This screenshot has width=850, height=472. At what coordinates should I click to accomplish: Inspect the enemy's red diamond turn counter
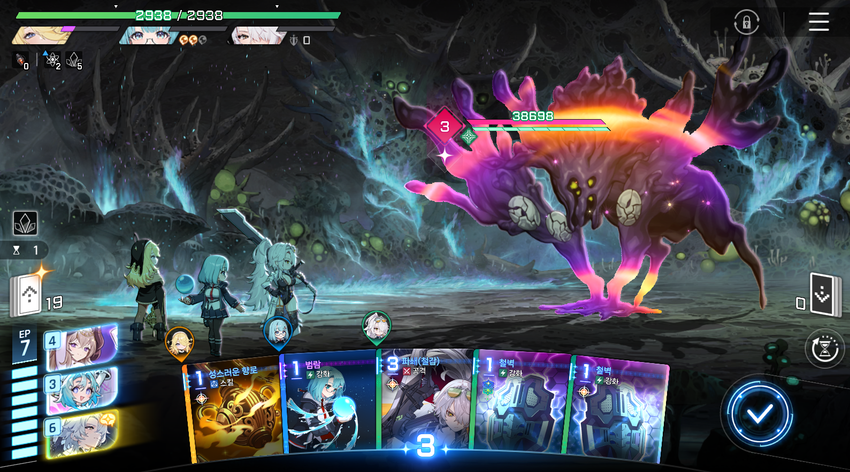coord(445,126)
